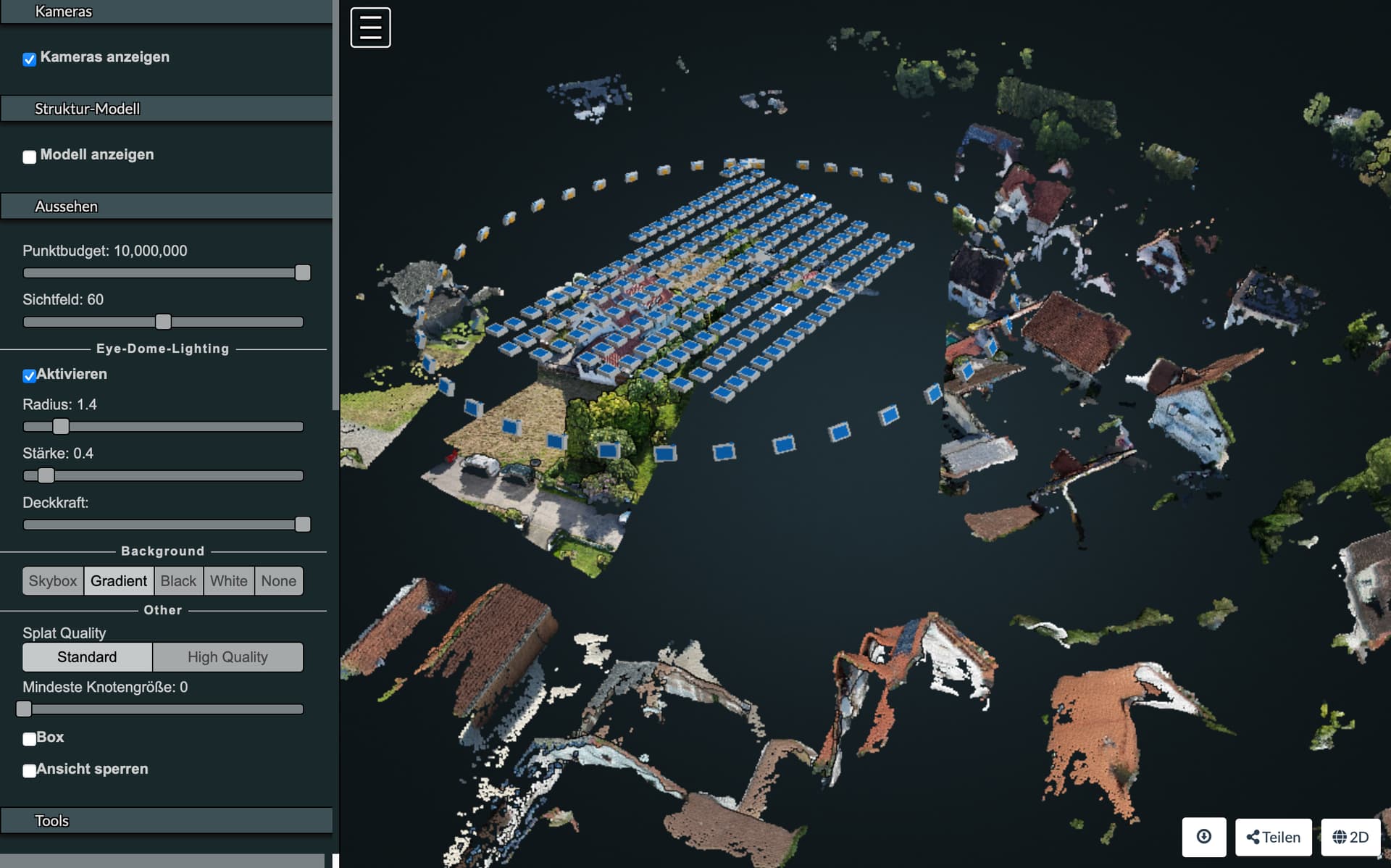Adjust the Sichtfeld slider
This screenshot has height=868, width=1391.
[x=163, y=321]
